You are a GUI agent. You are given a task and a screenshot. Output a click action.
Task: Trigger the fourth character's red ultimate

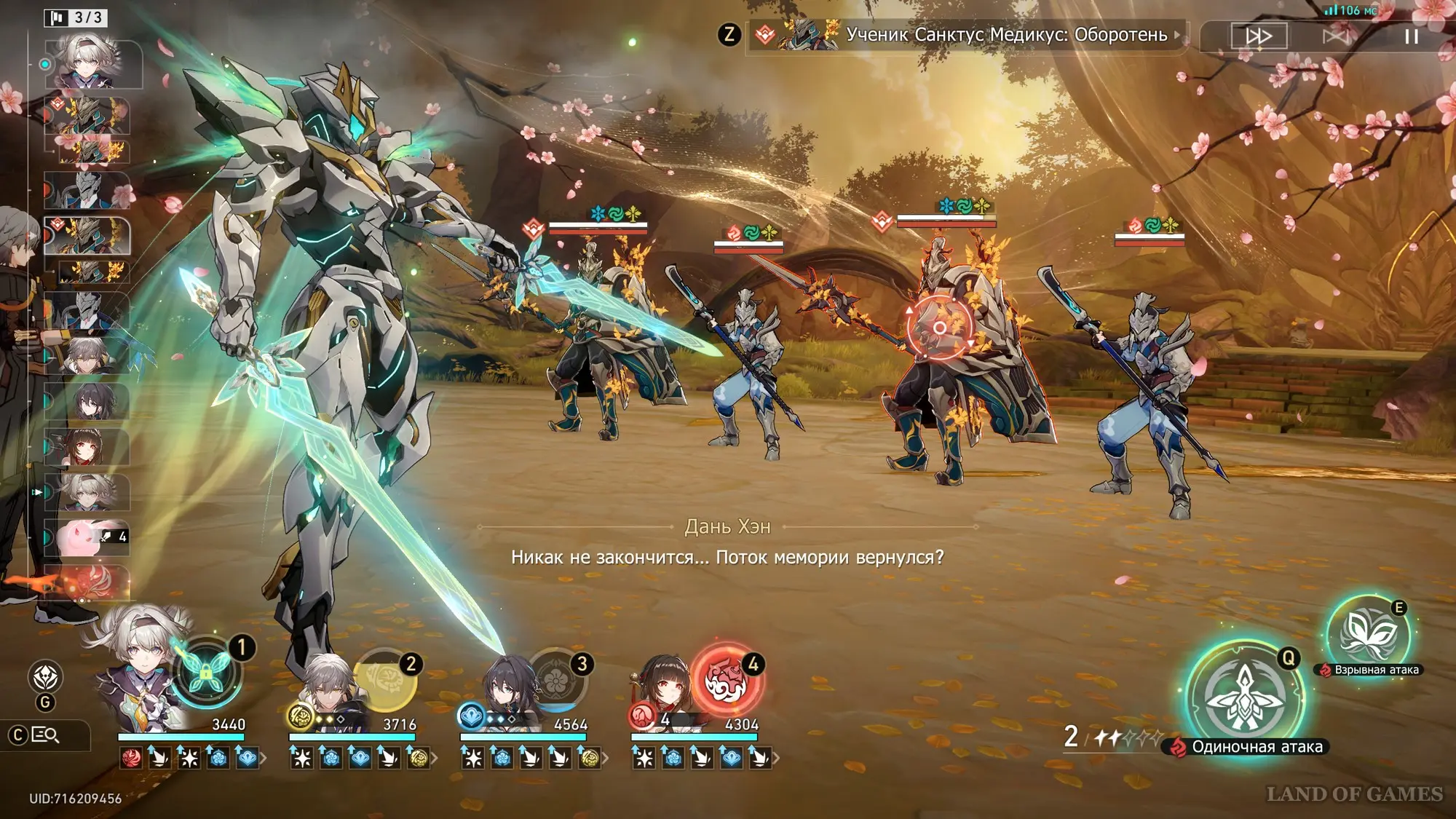726,681
